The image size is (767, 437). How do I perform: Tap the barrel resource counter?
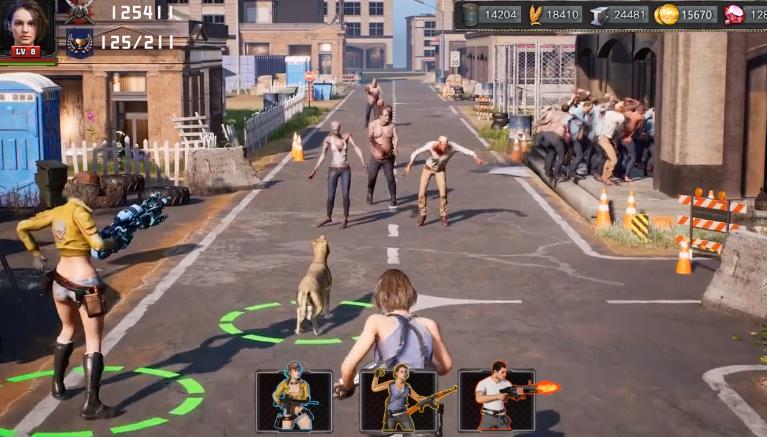click(491, 14)
